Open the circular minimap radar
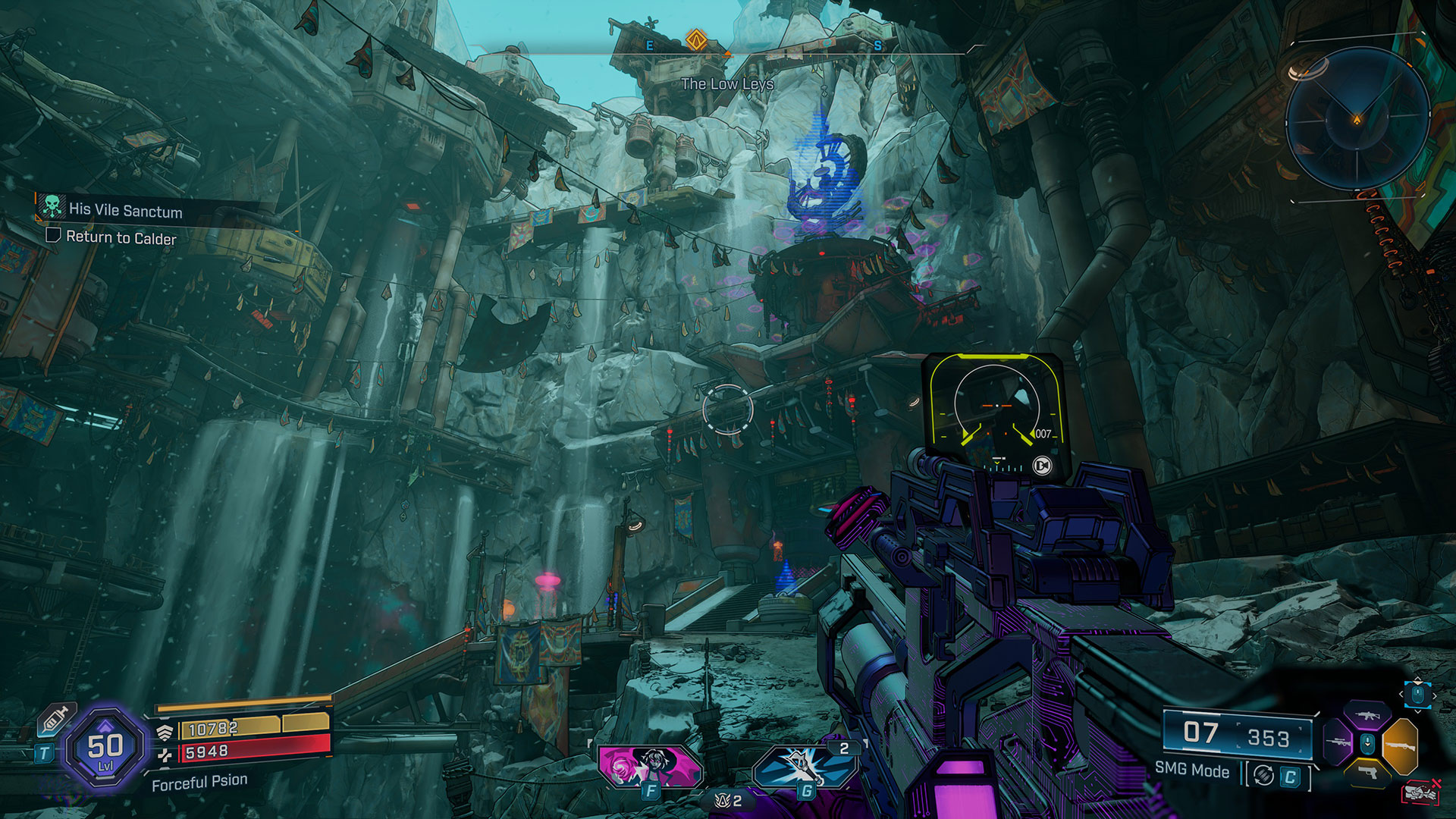1456x819 pixels. click(1357, 119)
